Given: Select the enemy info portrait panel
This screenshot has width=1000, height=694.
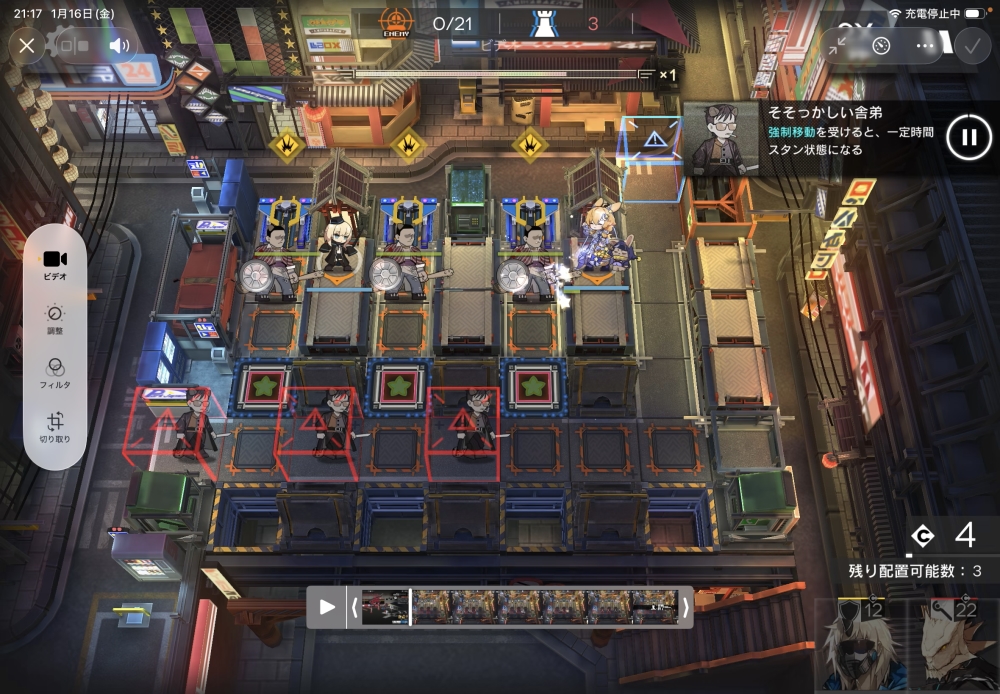Looking at the screenshot, I should point(722,138).
